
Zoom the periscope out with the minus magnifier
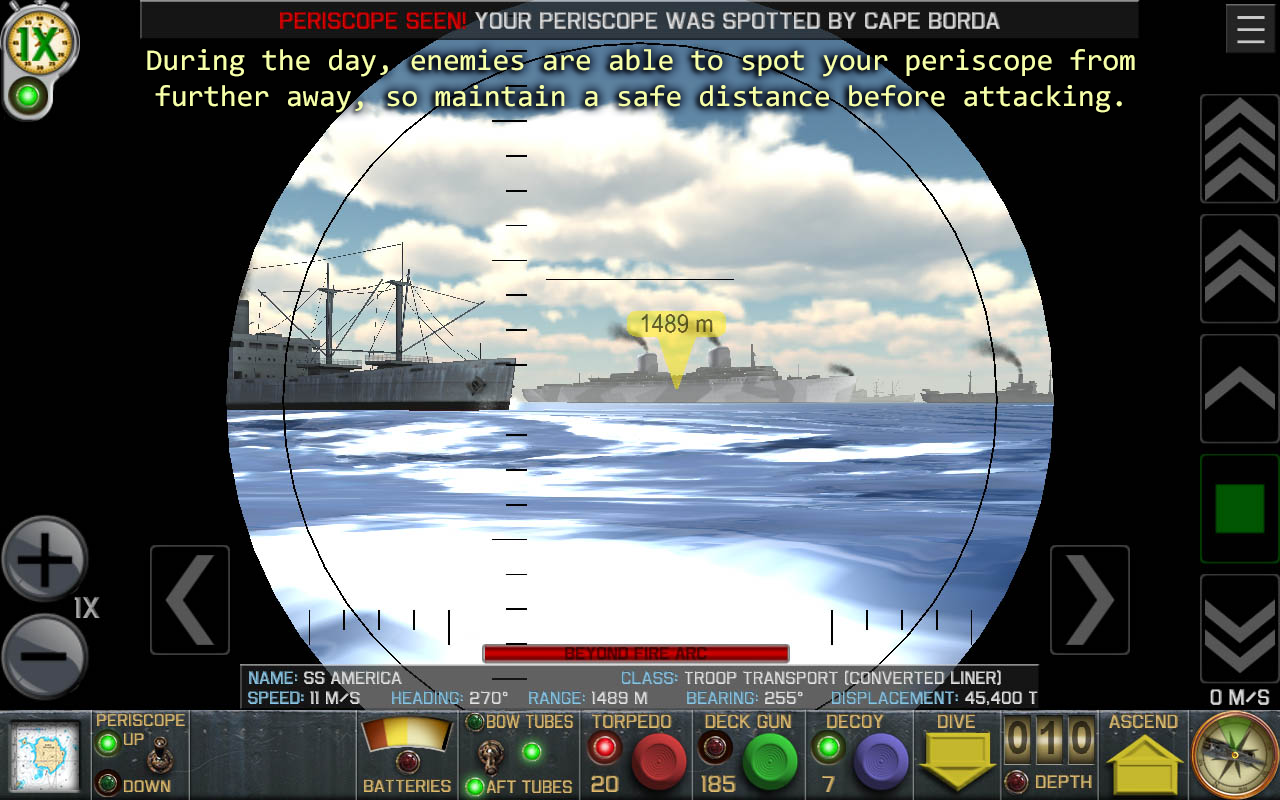click(44, 655)
